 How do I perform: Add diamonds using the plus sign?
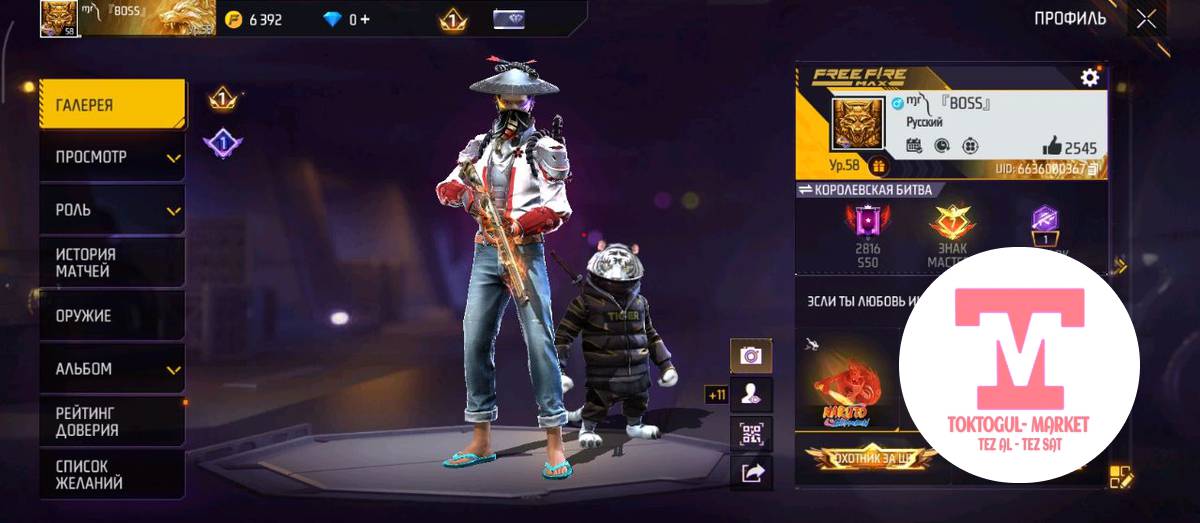click(364, 20)
